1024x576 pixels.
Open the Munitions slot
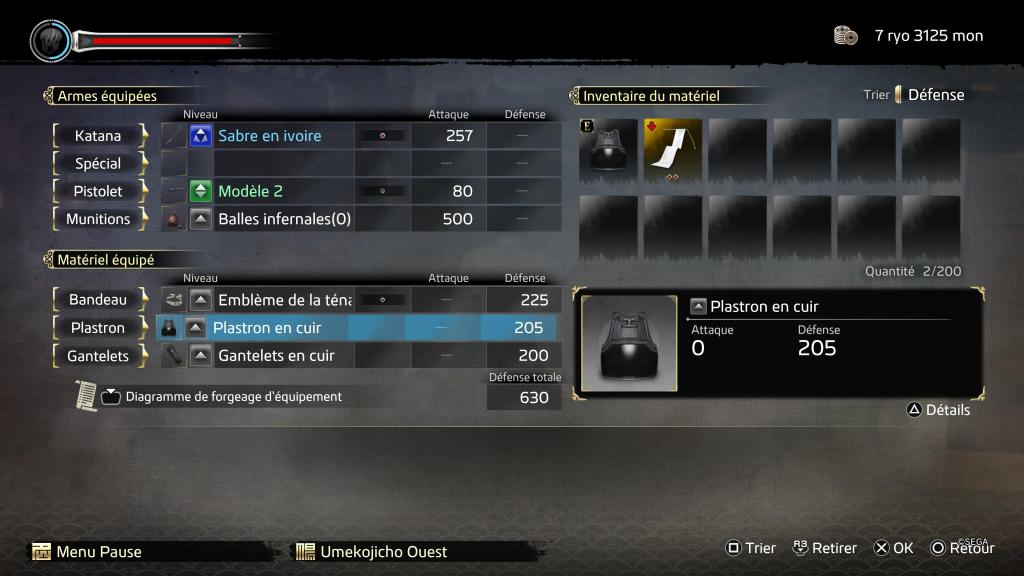click(98, 219)
